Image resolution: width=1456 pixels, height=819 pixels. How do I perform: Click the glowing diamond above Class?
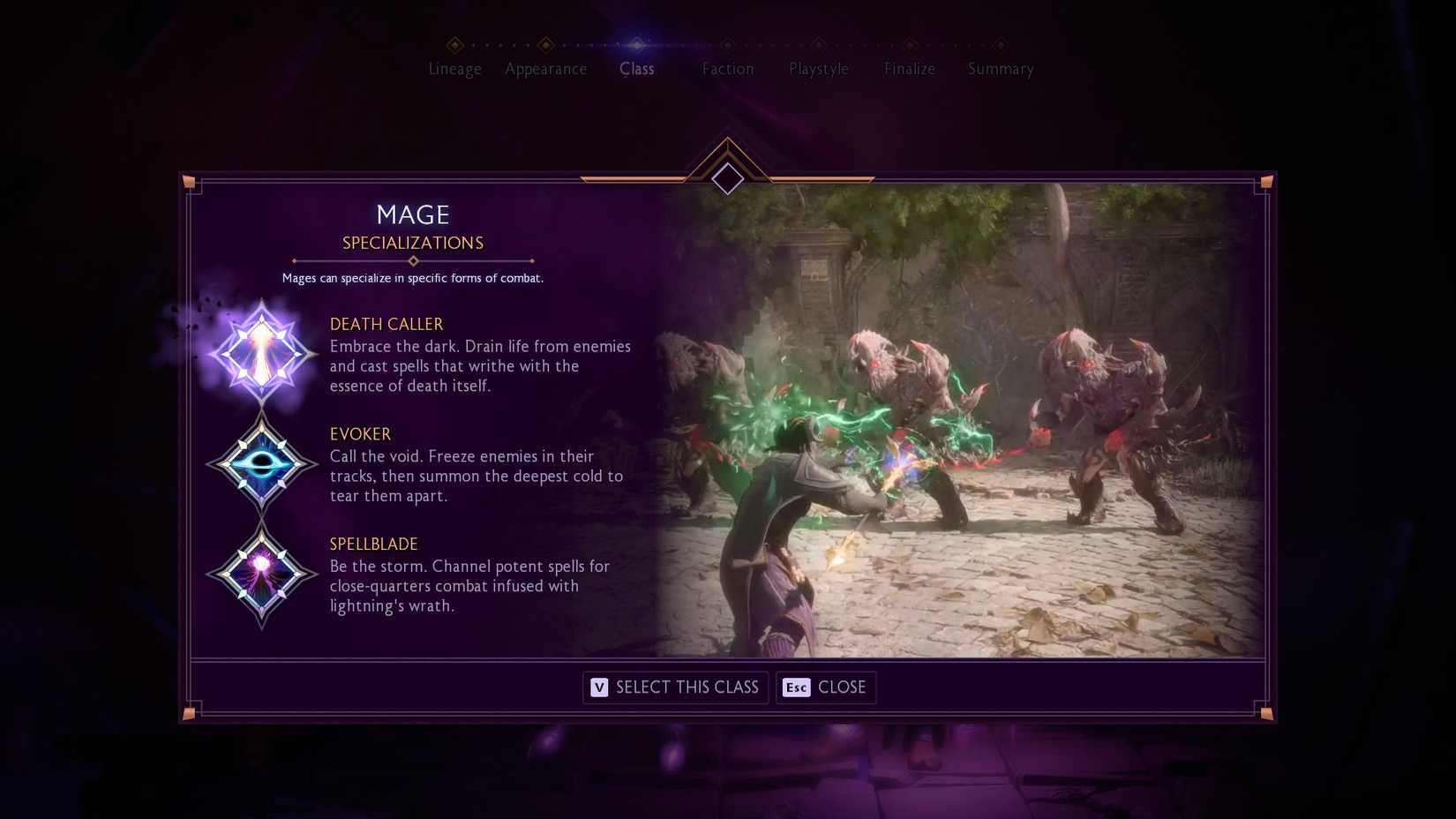point(638,43)
